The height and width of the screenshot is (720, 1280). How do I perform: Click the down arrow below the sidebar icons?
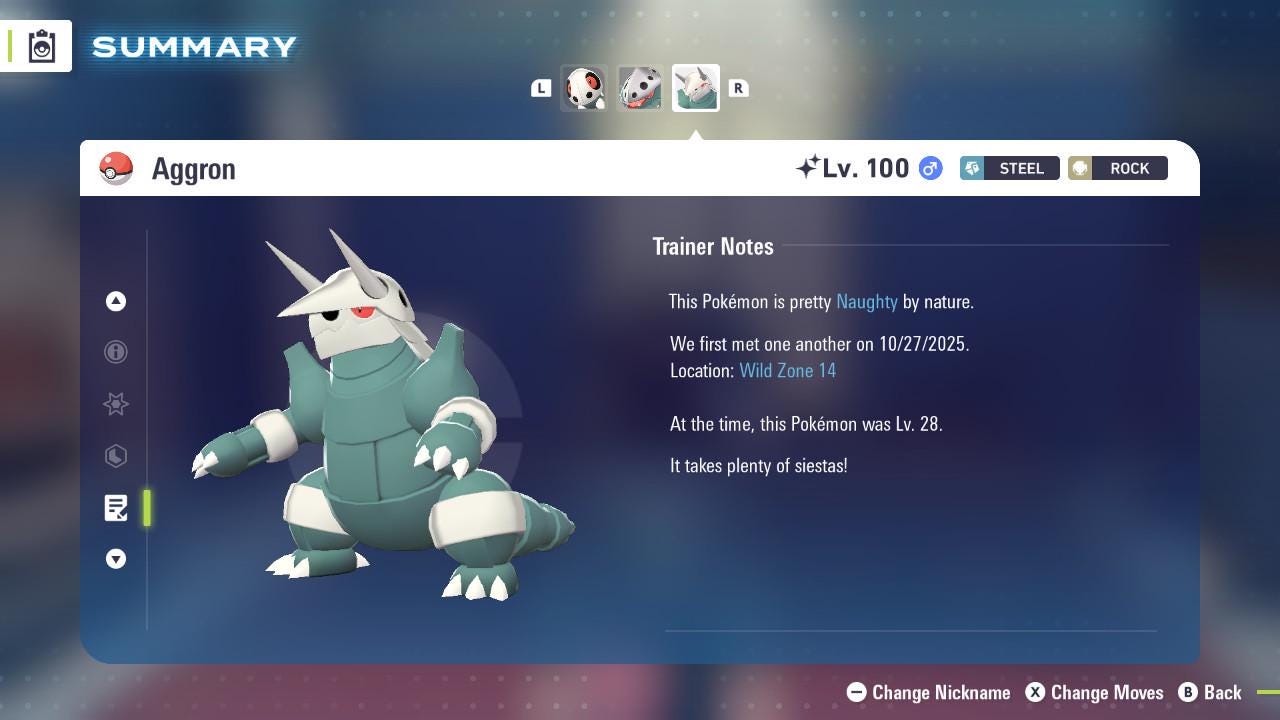(116, 559)
